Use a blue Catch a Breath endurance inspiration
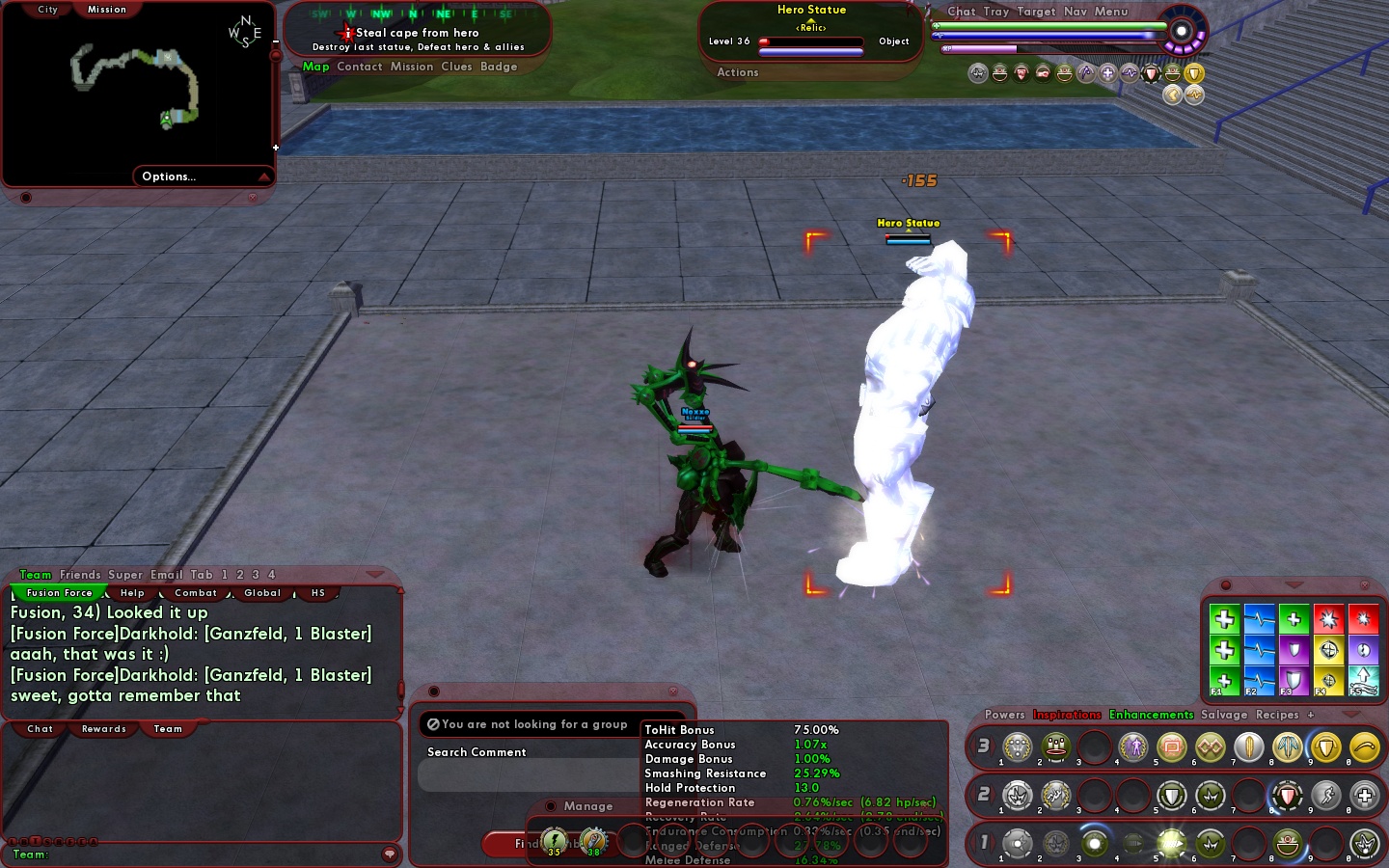This screenshot has width=1389, height=868. [x=1259, y=618]
